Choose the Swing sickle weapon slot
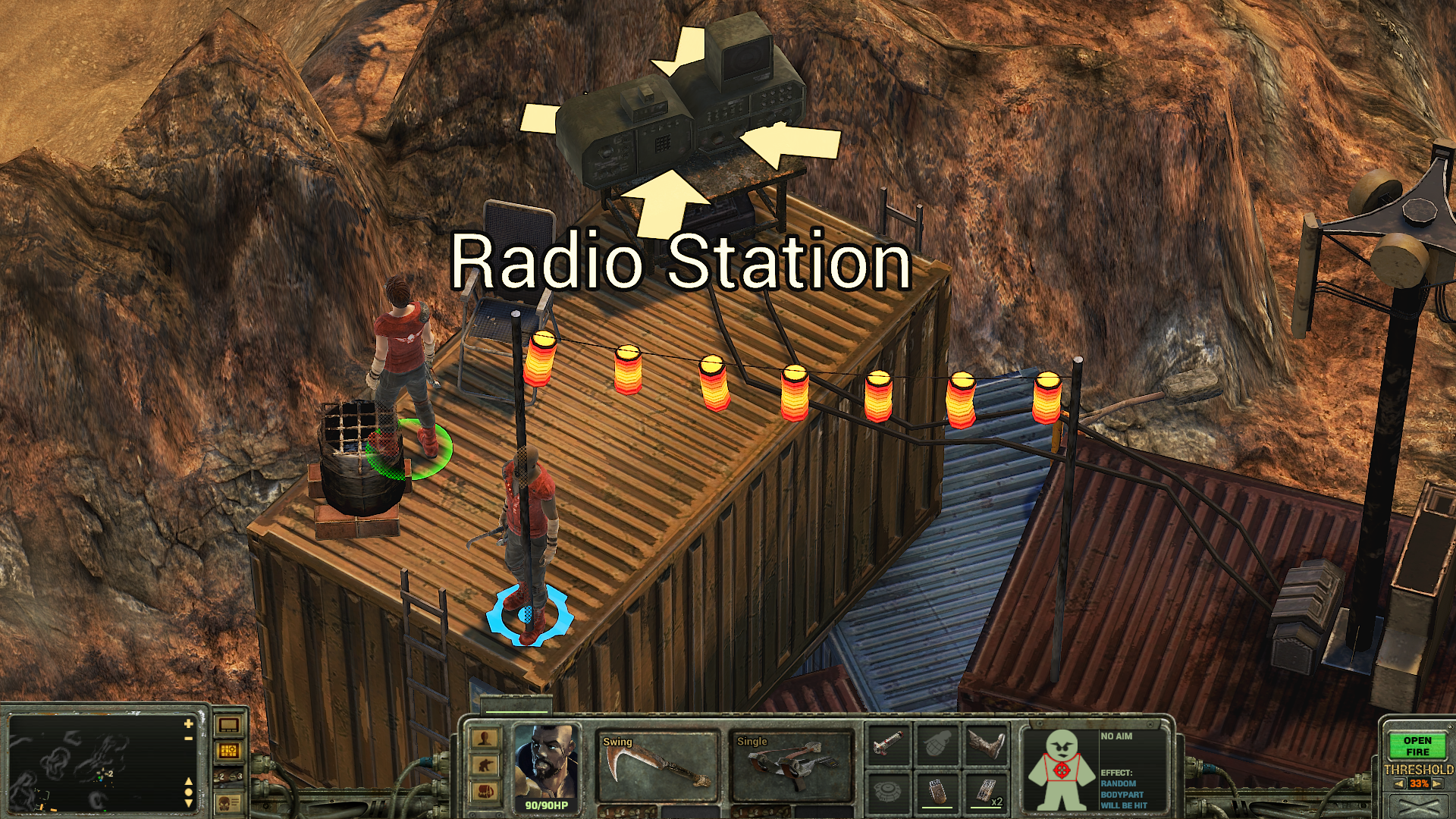The image size is (1456, 819). [x=657, y=766]
